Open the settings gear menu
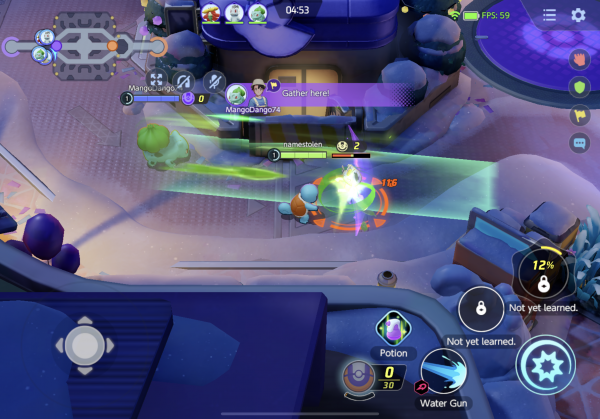 coord(578,15)
